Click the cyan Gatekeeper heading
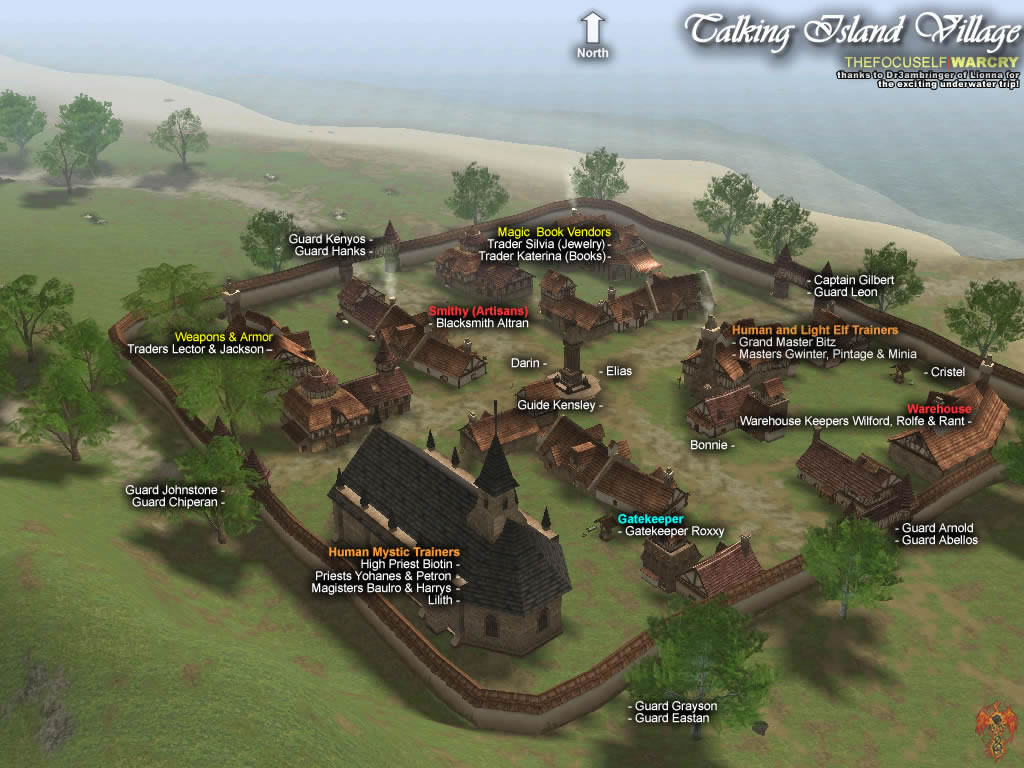The width and height of the screenshot is (1024, 768). tap(650, 519)
